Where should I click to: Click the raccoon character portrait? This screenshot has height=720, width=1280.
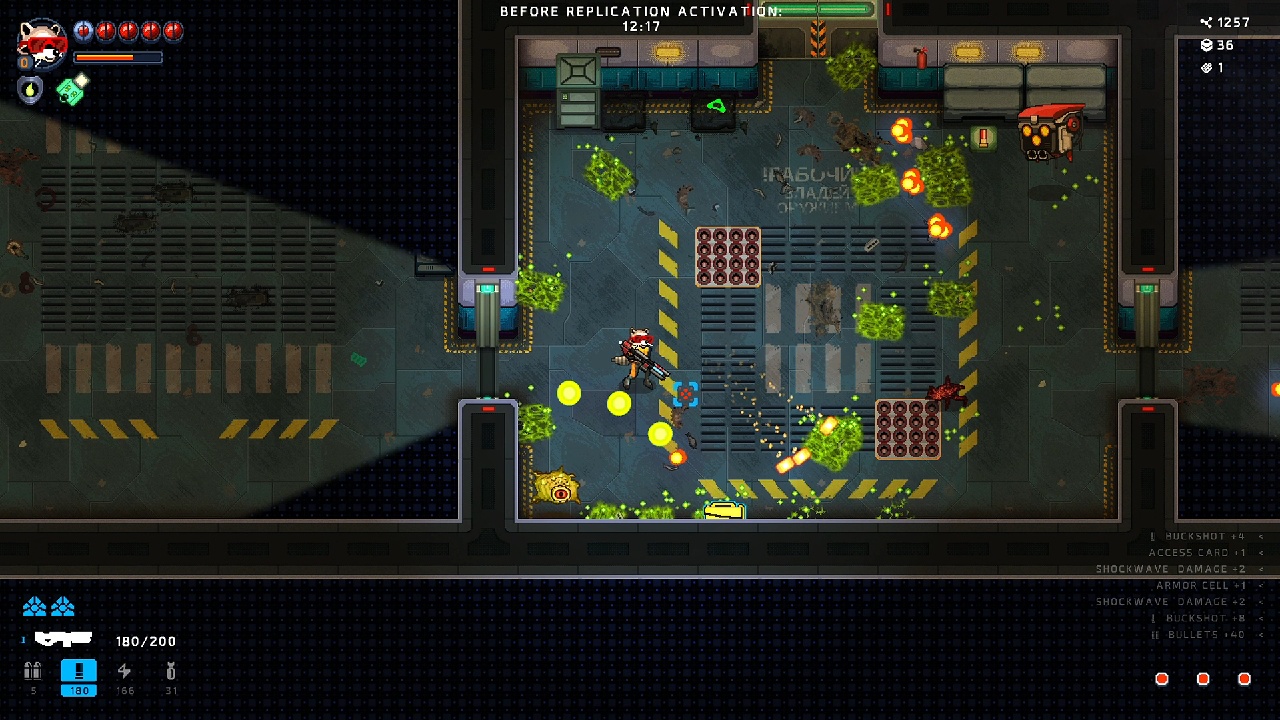pyautogui.click(x=43, y=45)
